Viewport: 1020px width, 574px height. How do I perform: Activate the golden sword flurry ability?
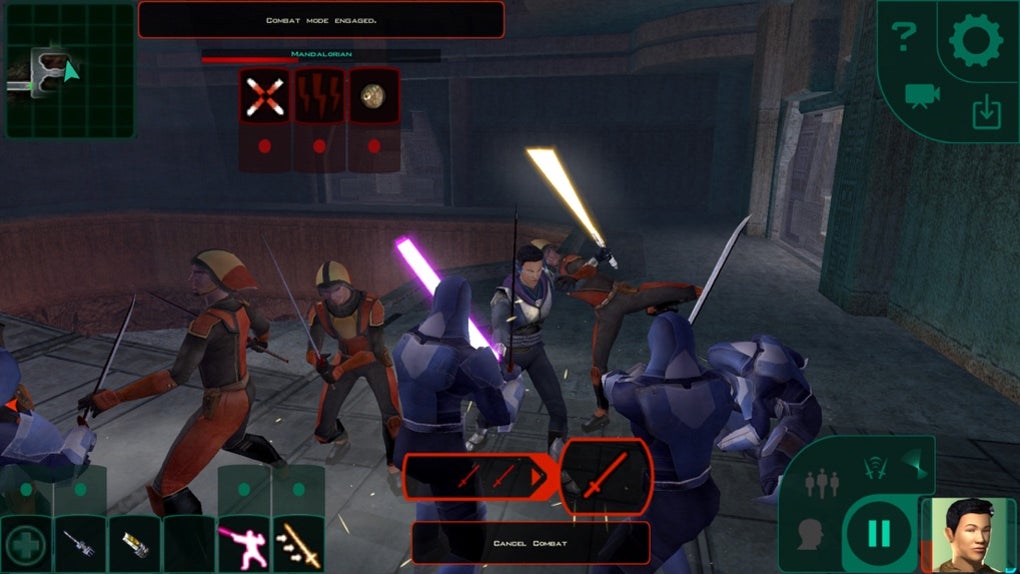pos(298,545)
